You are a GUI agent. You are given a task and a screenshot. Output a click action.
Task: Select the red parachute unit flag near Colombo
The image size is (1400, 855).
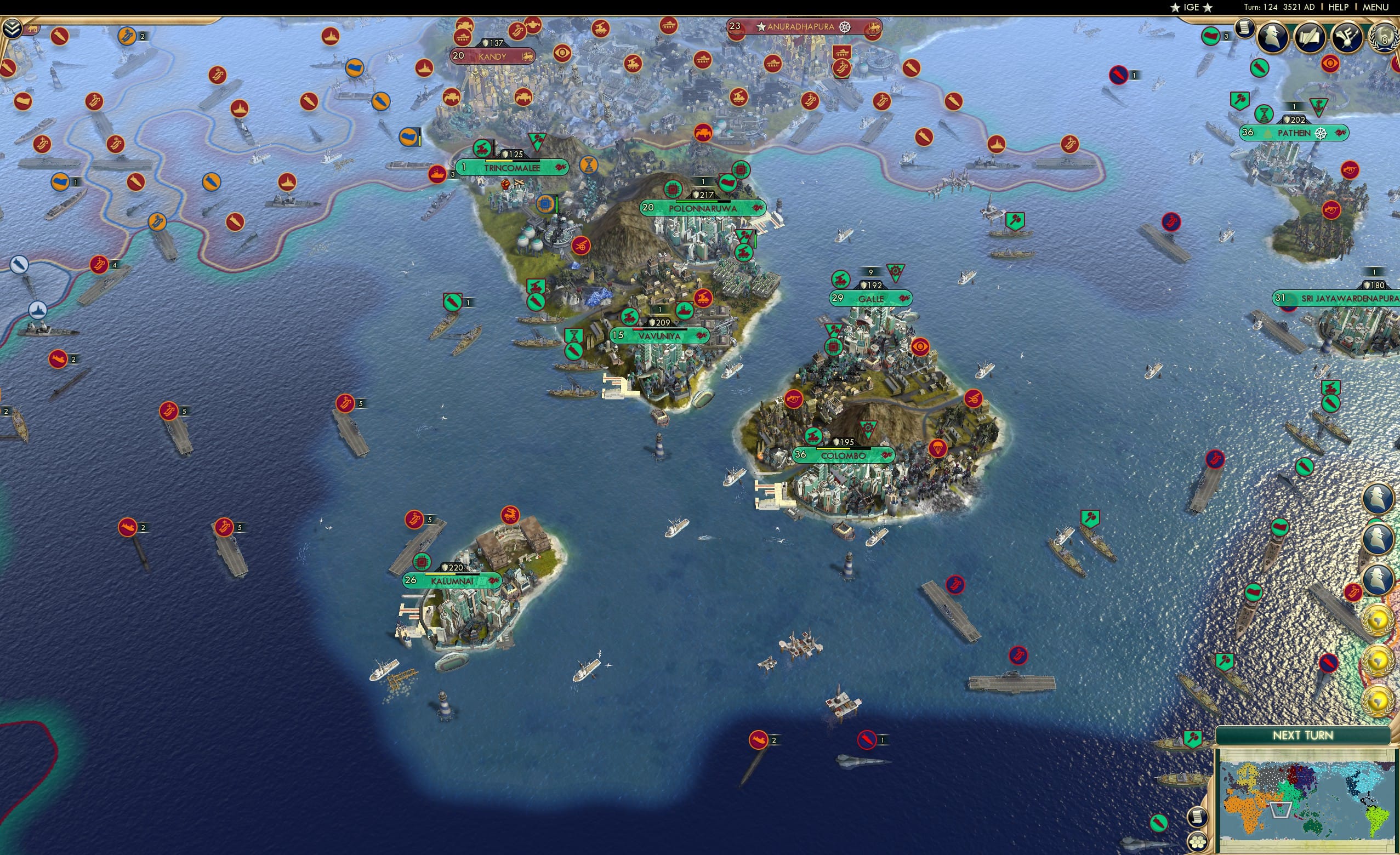[938, 448]
